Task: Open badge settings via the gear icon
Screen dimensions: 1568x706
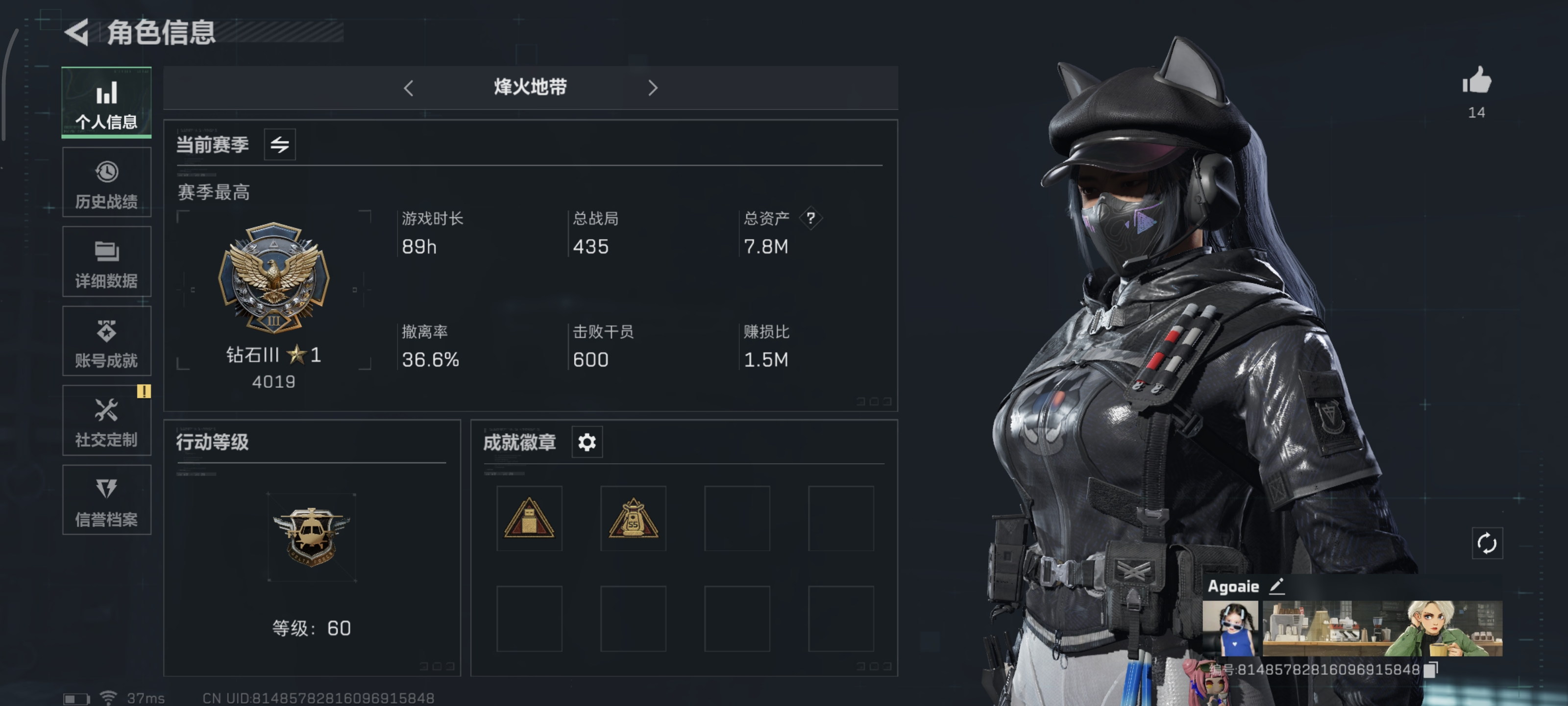Action: (x=586, y=443)
